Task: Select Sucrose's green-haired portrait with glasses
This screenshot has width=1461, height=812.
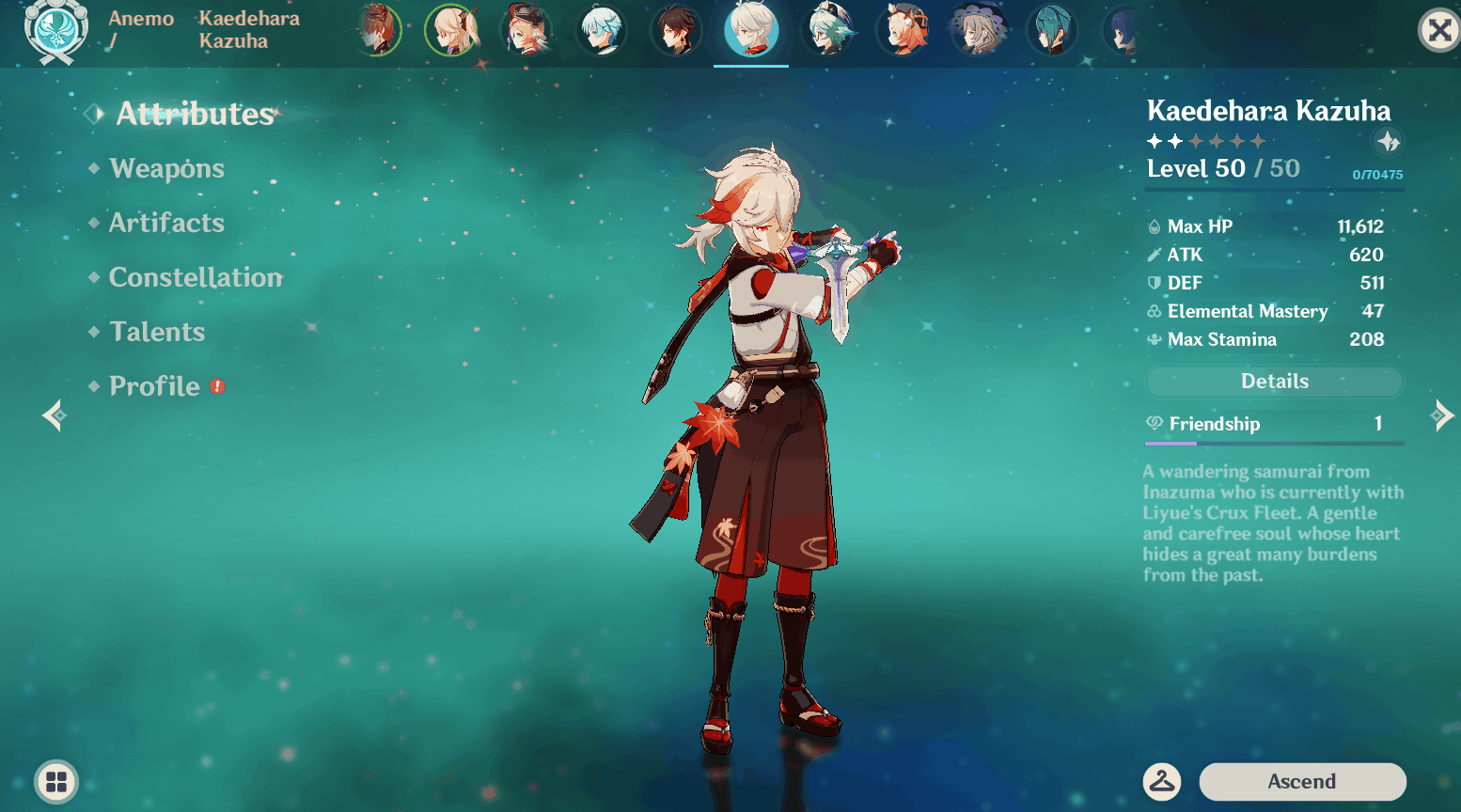Action: tap(828, 30)
